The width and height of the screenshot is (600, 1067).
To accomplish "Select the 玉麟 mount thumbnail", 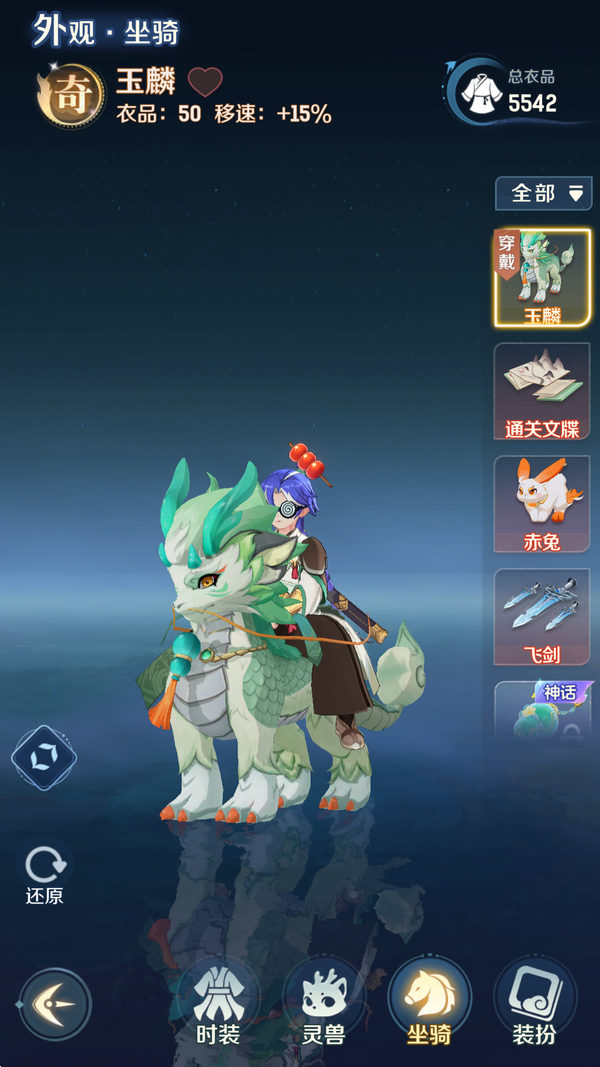I will click(x=542, y=278).
